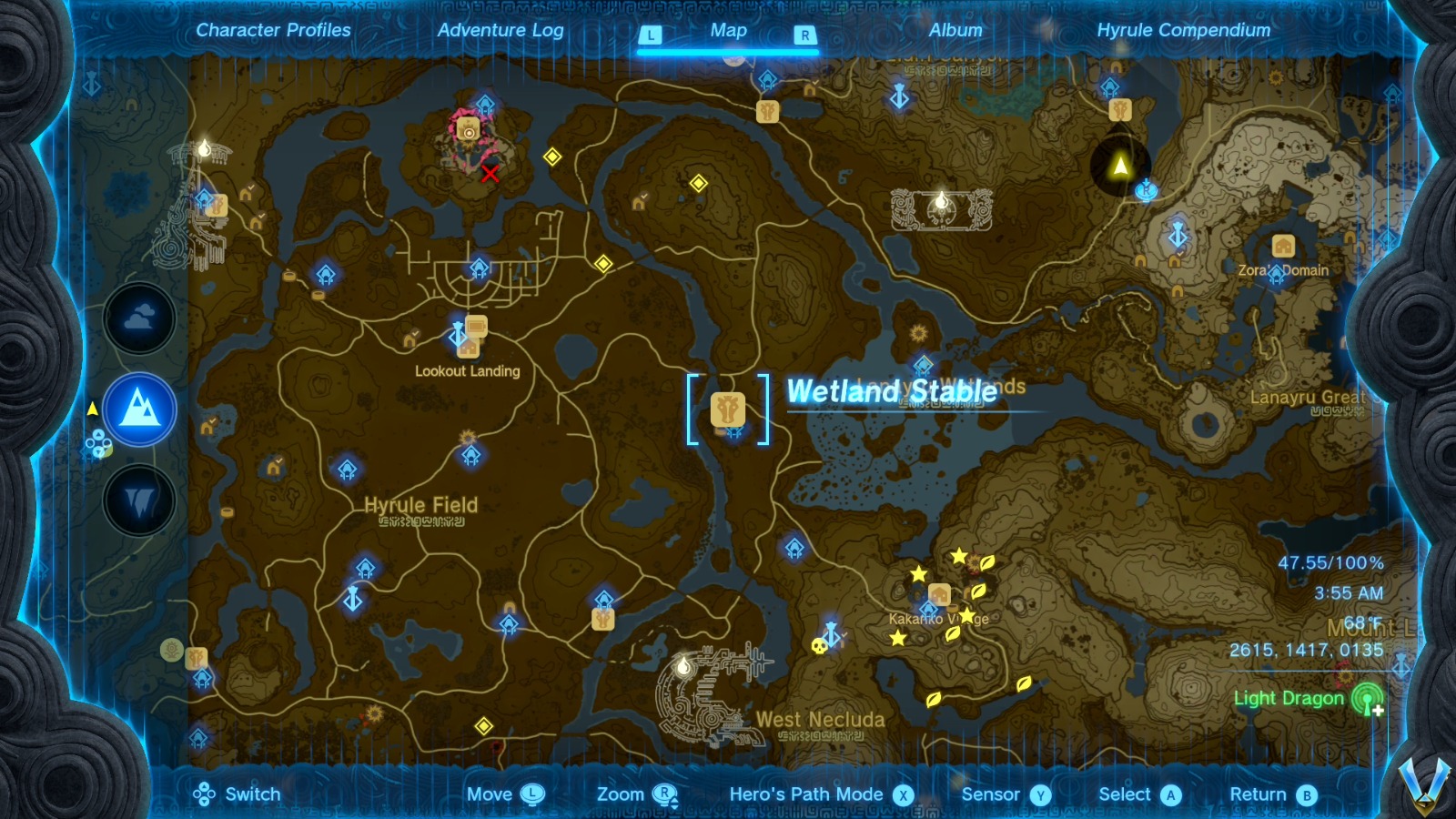Switch to the Sky map layer

coord(139,320)
